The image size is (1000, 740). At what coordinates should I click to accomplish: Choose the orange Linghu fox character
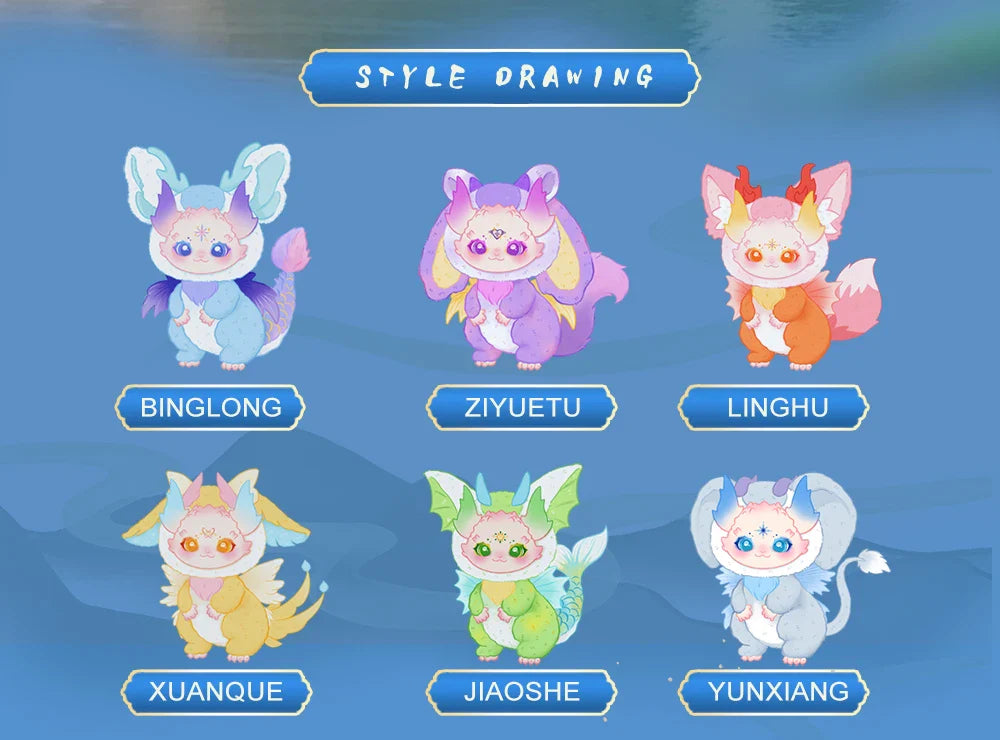click(782, 265)
